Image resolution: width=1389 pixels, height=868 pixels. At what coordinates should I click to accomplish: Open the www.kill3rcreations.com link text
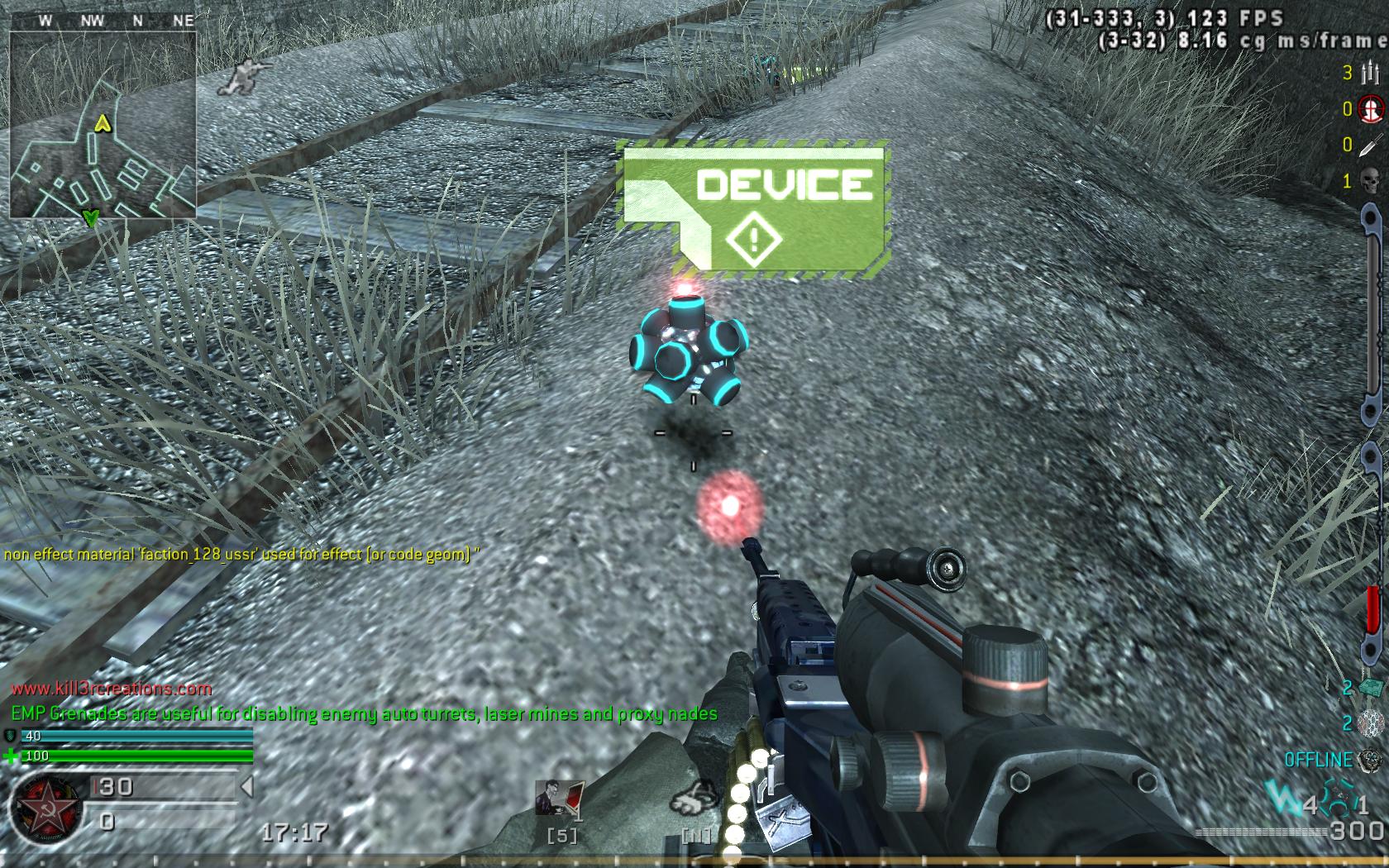112,688
